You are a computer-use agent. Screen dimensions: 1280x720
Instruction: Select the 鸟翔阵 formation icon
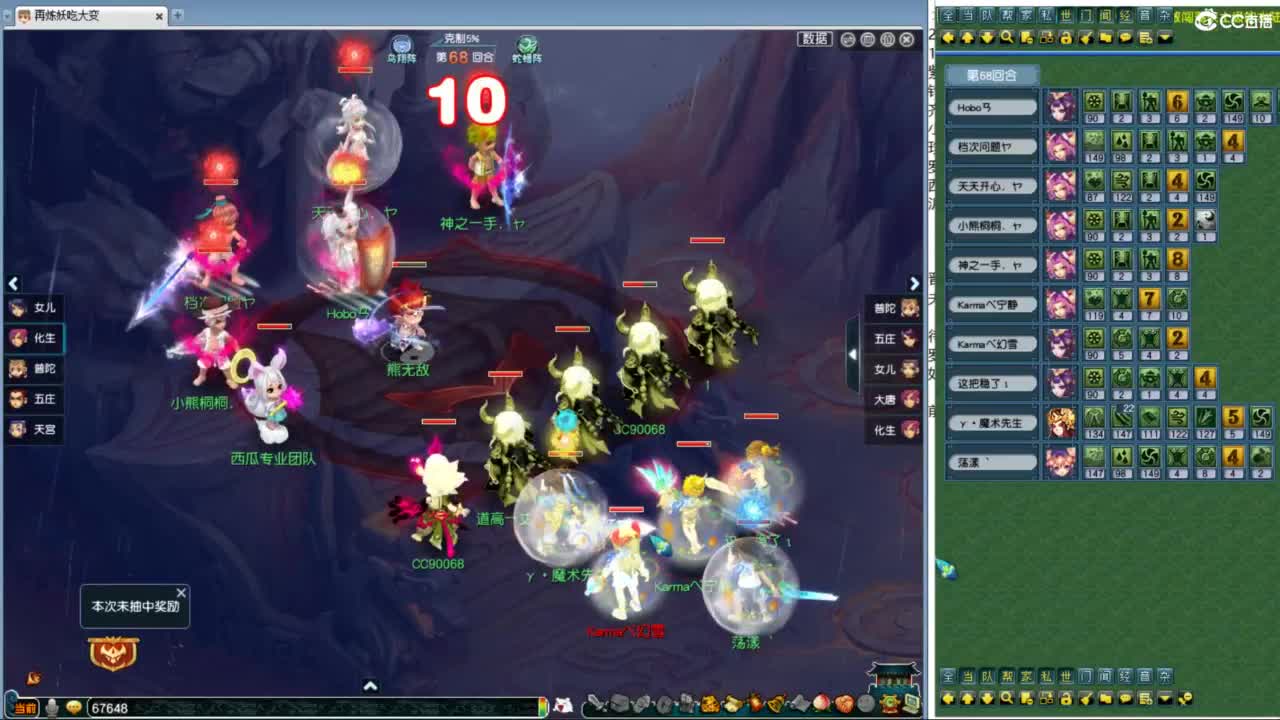click(402, 42)
